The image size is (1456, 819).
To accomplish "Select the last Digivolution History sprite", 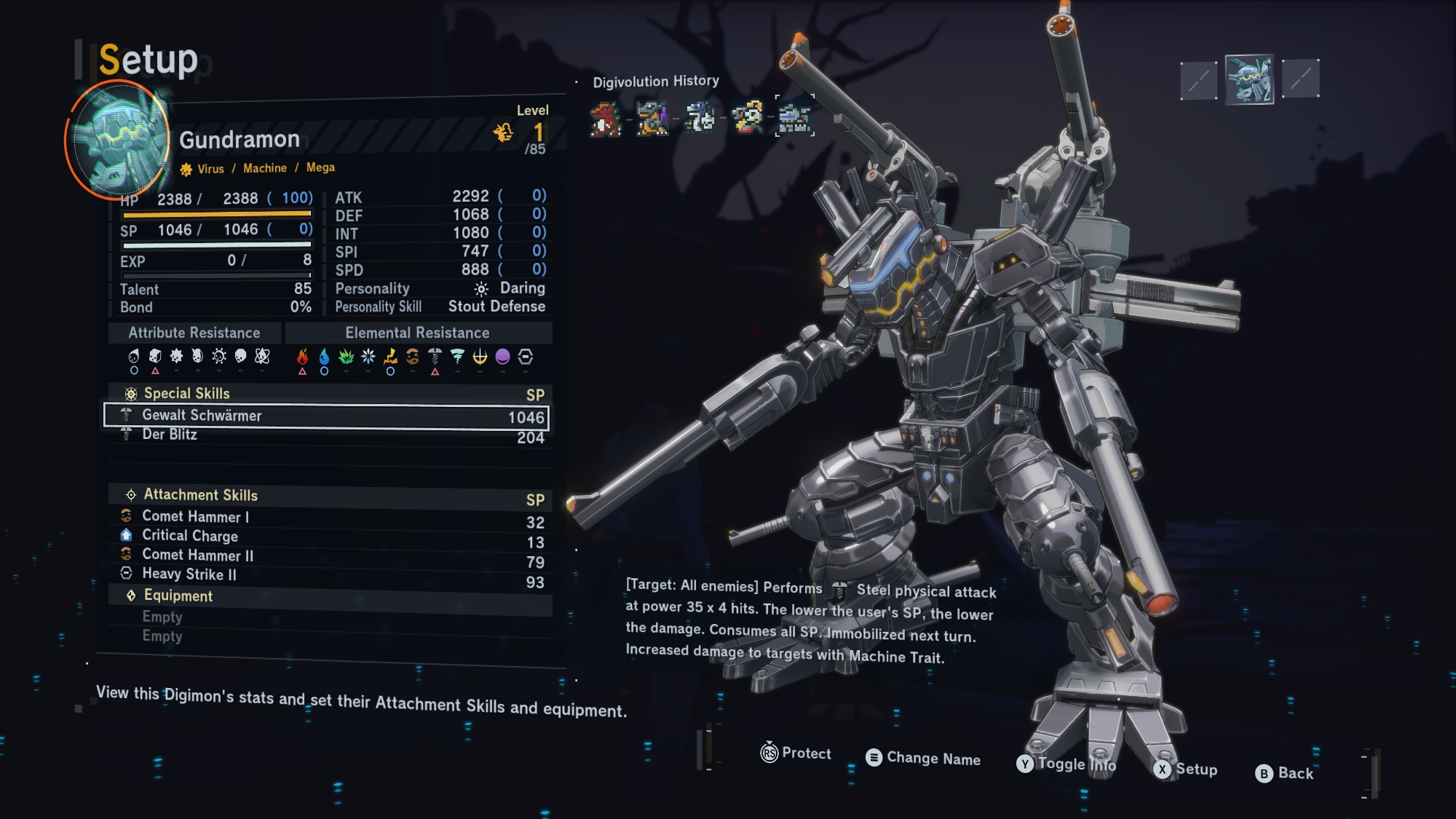I will tap(794, 116).
